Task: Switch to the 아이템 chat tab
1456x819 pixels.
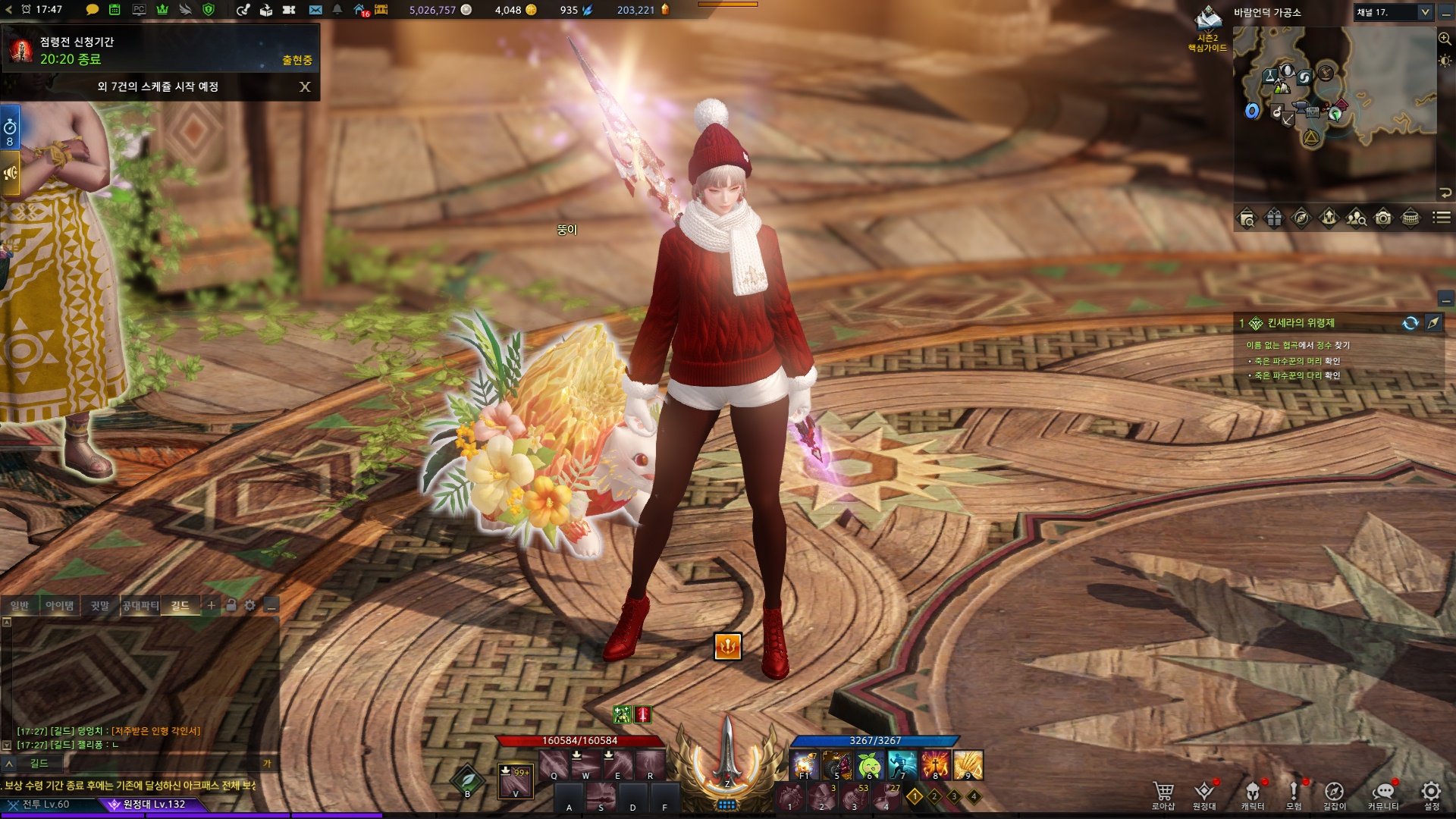Action: [60, 605]
